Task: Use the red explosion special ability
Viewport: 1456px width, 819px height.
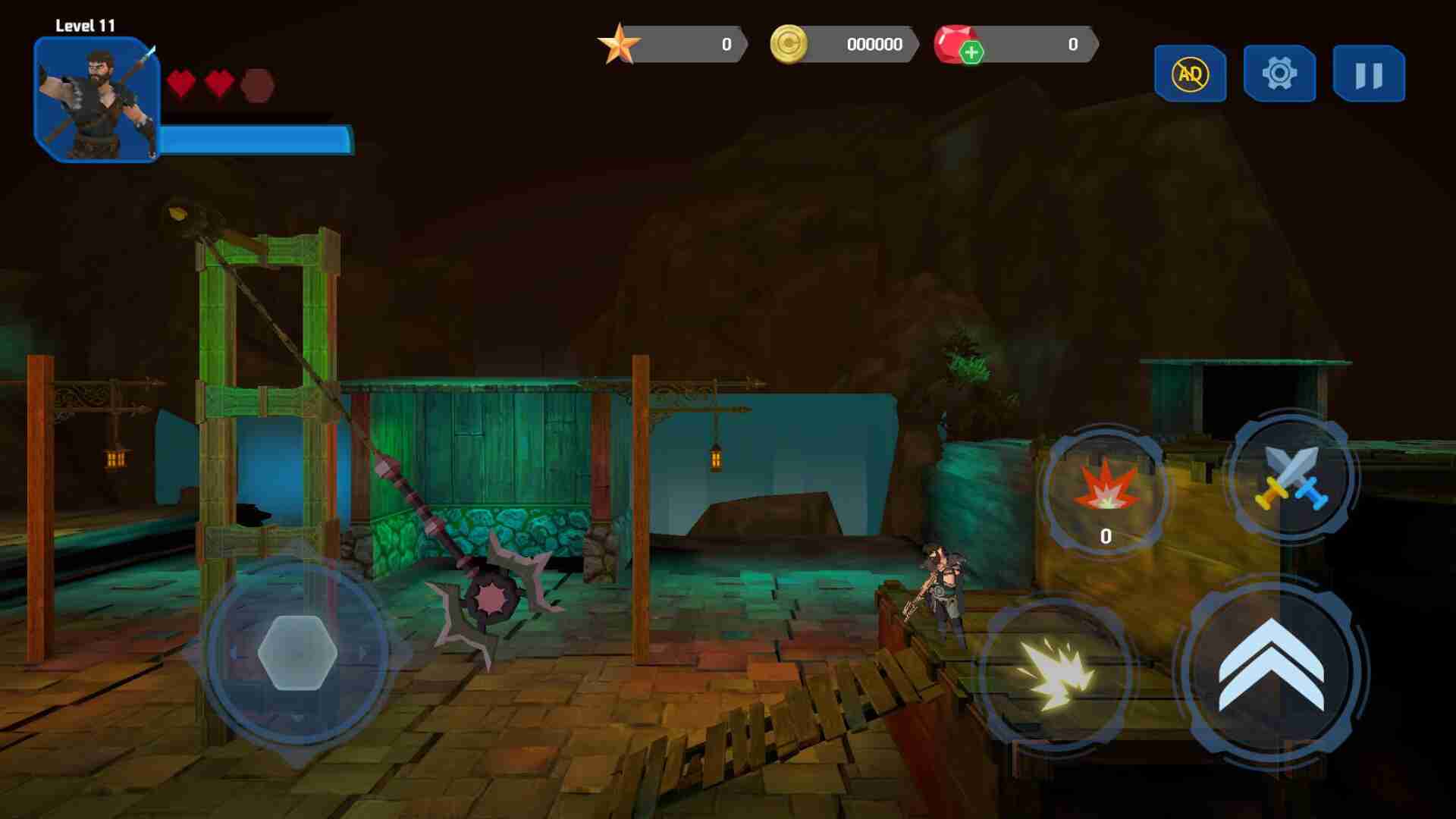Action: click(1106, 489)
